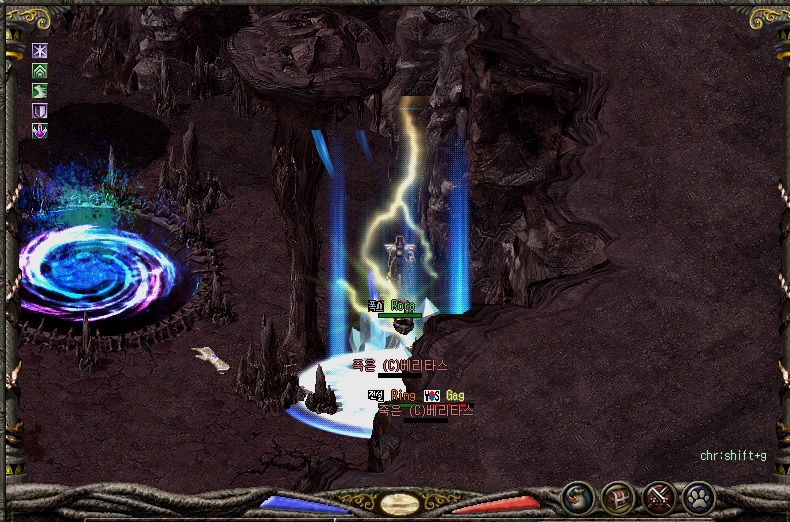Select the purple shield buff icon
Viewport: 790px width, 522px height.
point(40,111)
